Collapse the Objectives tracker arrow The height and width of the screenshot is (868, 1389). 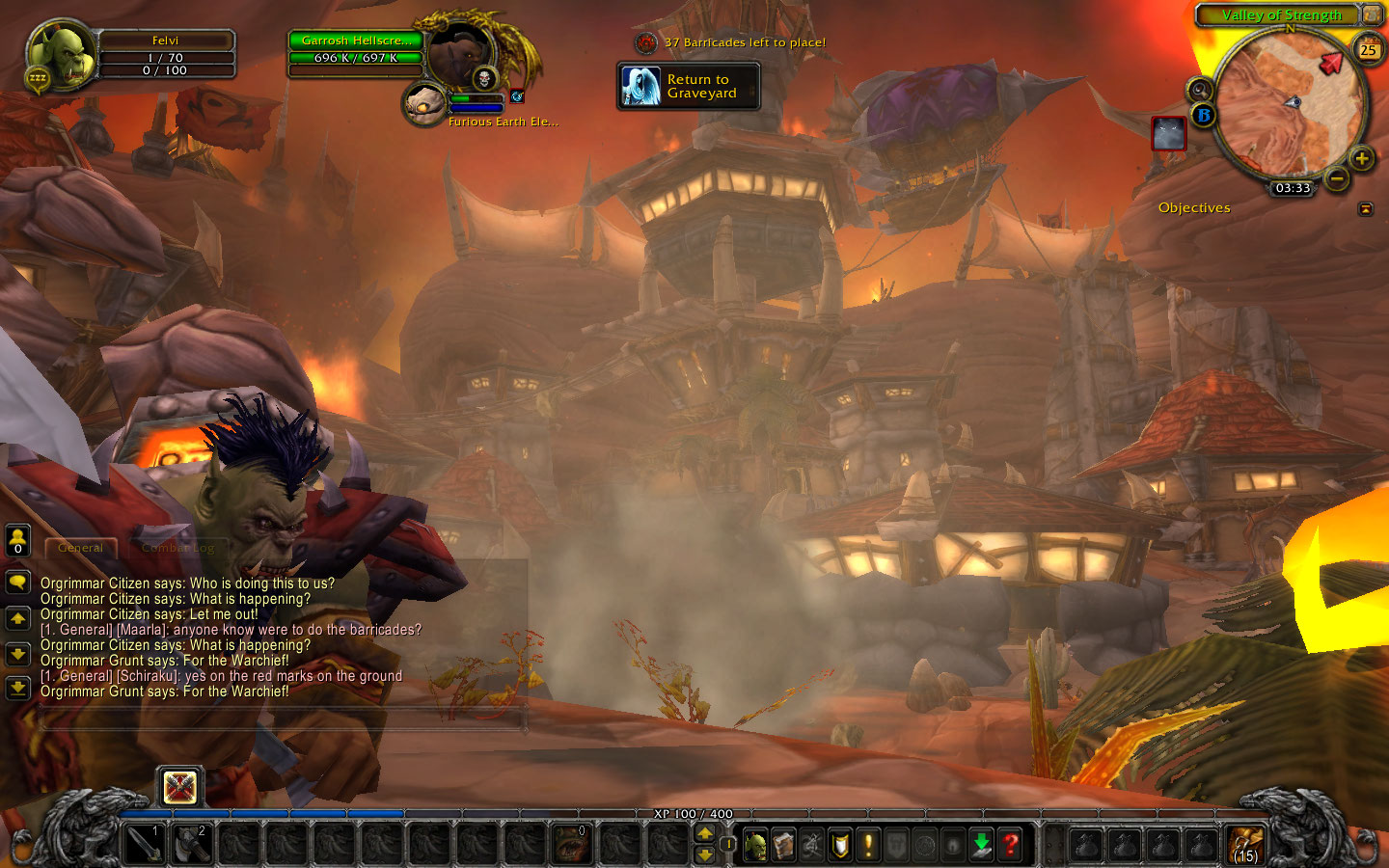pyautogui.click(x=1365, y=208)
